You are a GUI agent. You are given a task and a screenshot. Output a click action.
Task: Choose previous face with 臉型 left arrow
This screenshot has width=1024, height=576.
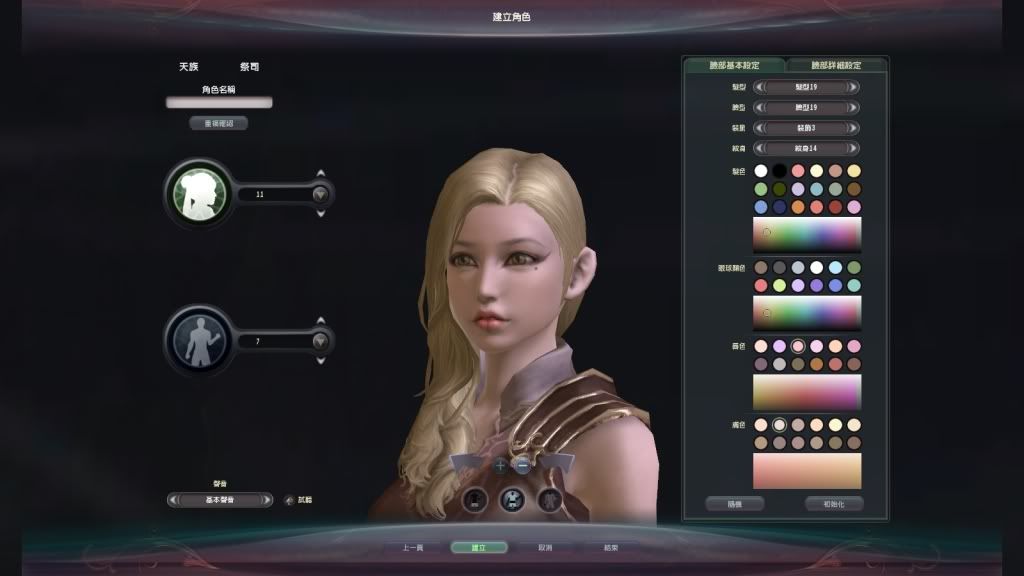[758, 108]
